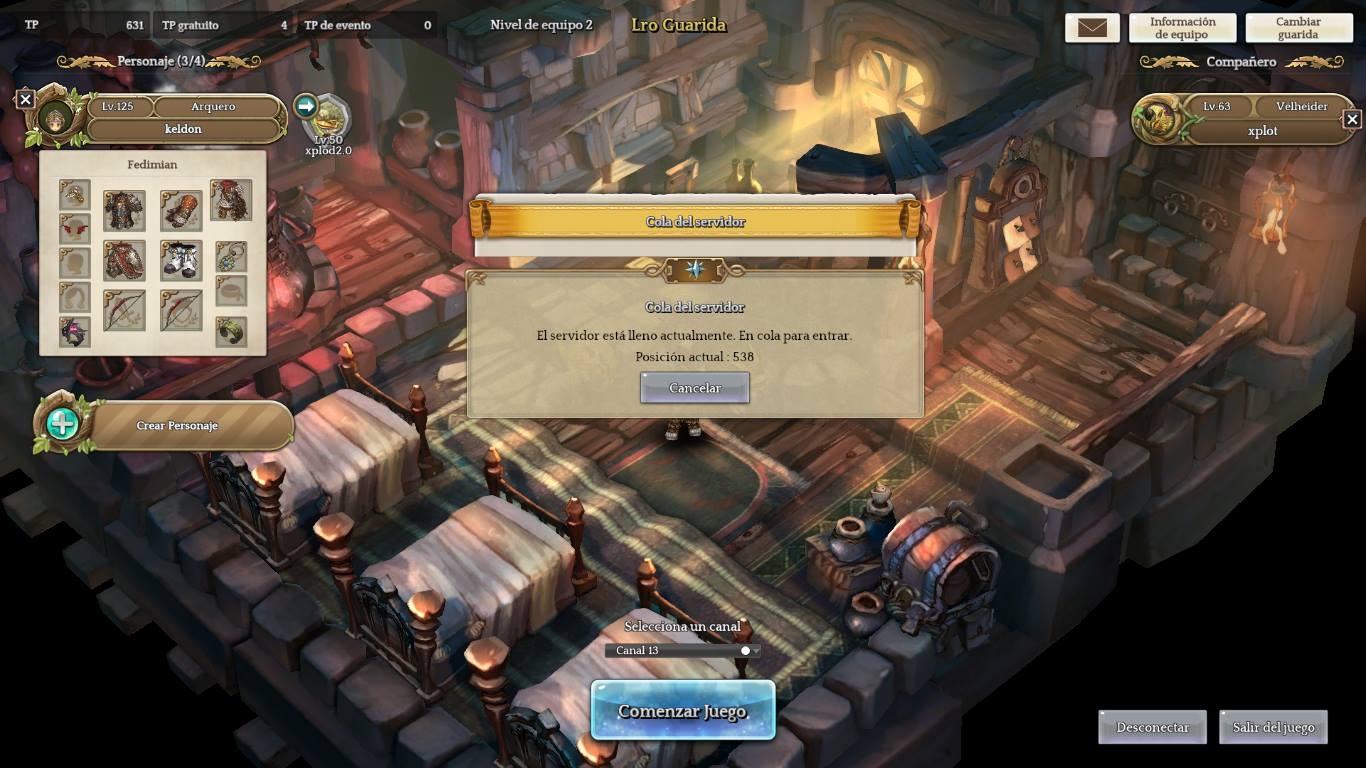Cancel the server queue

click(694, 388)
